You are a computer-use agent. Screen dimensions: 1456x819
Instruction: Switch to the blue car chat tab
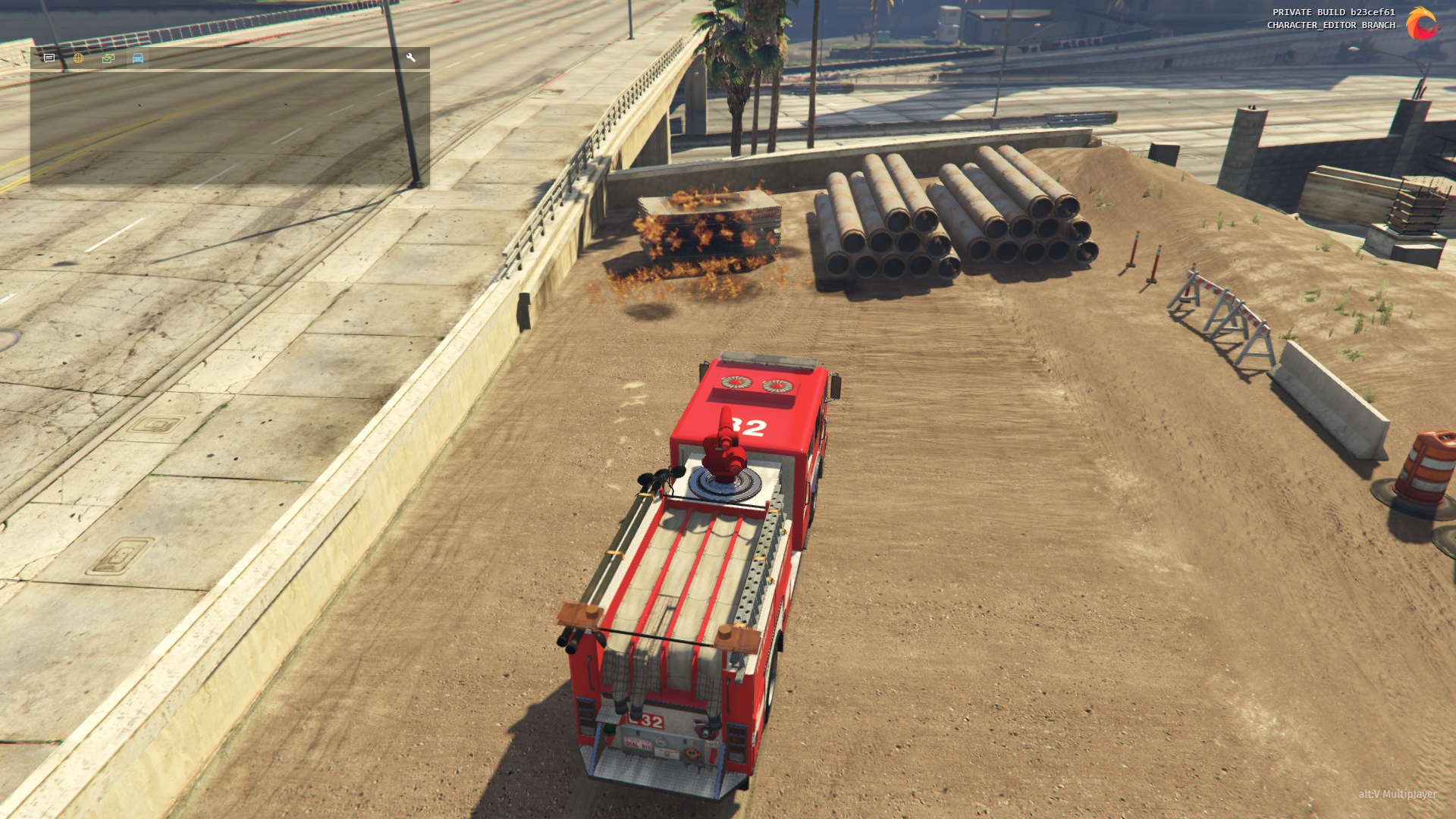click(x=138, y=58)
